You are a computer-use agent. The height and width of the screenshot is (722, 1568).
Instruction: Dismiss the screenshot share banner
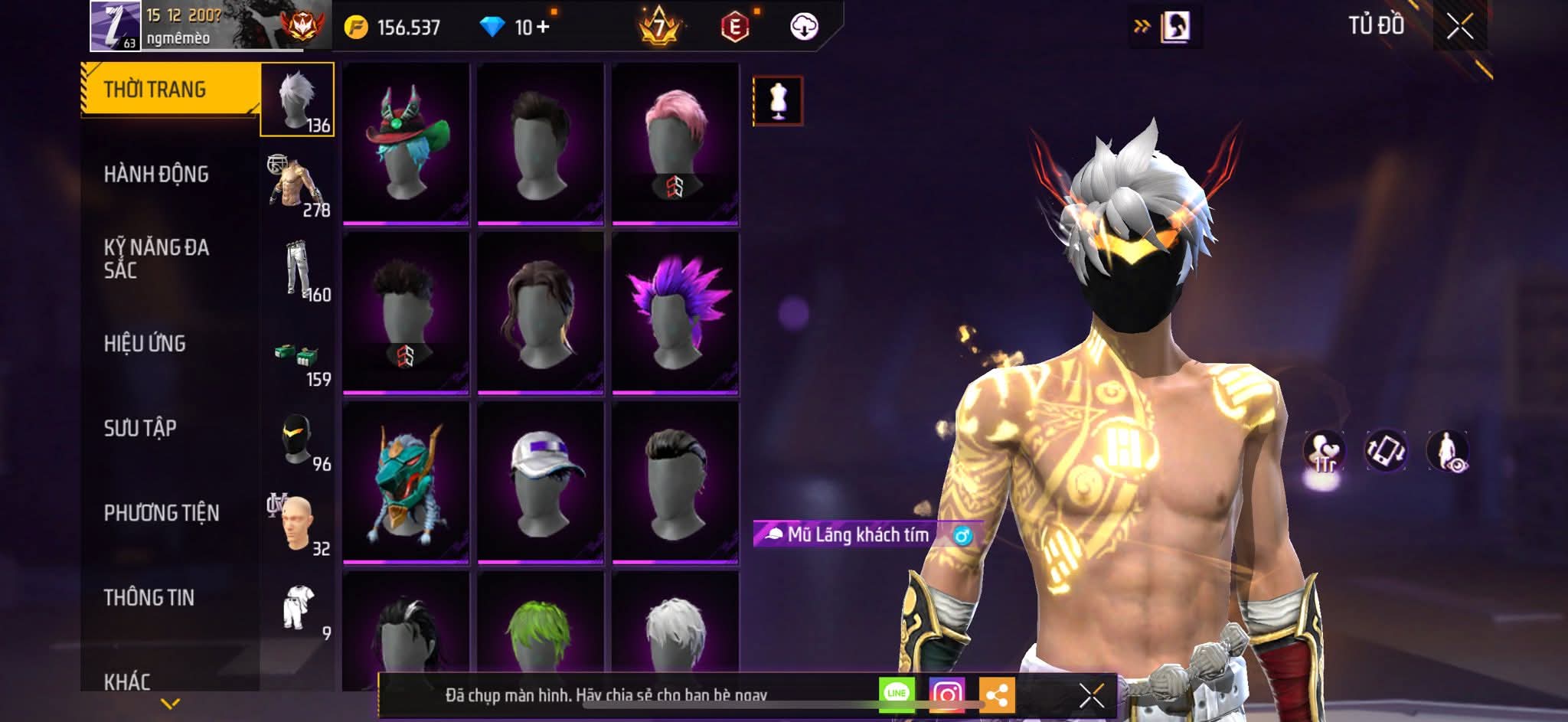(x=1091, y=695)
